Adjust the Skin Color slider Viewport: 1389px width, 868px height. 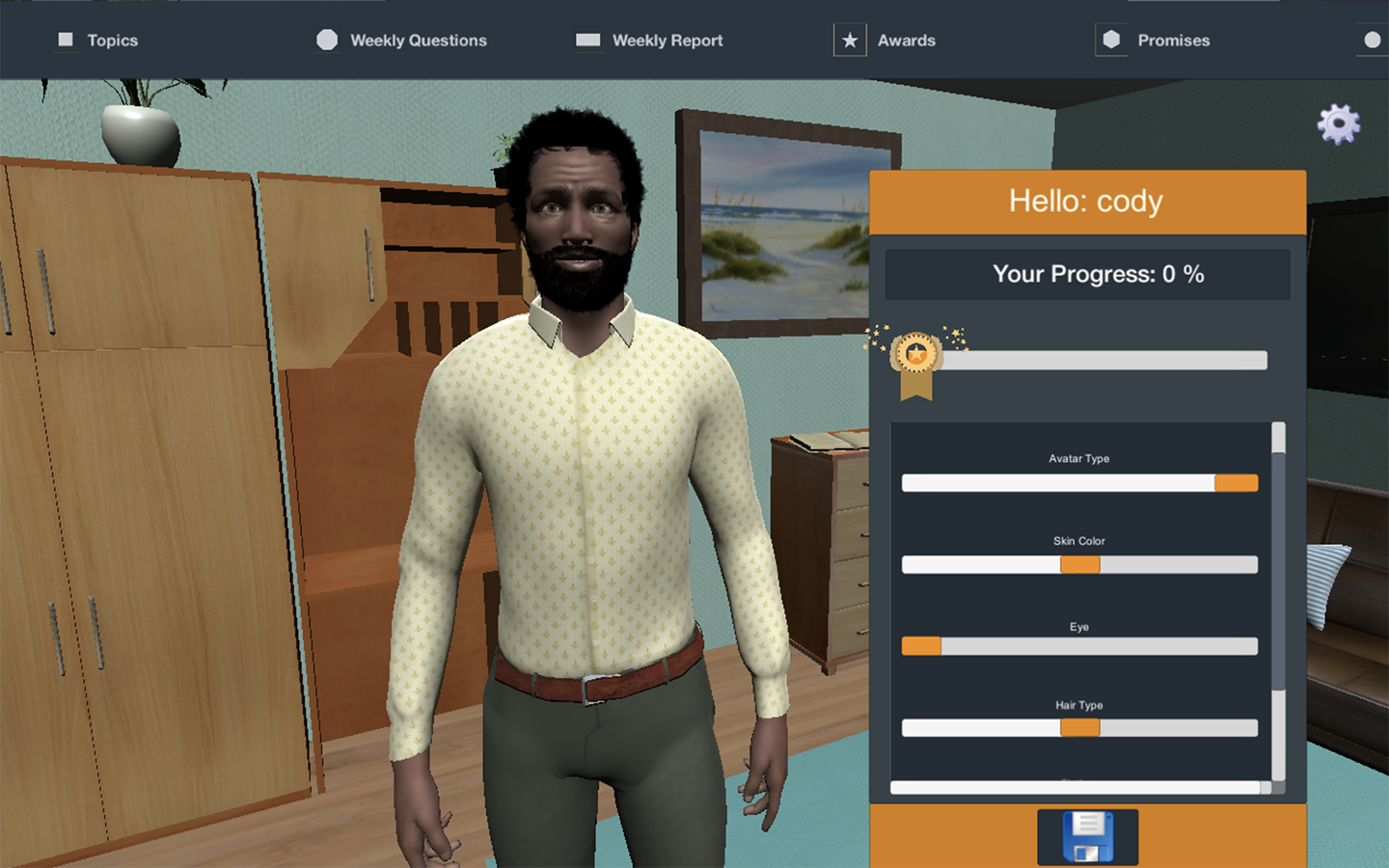click(x=1079, y=565)
